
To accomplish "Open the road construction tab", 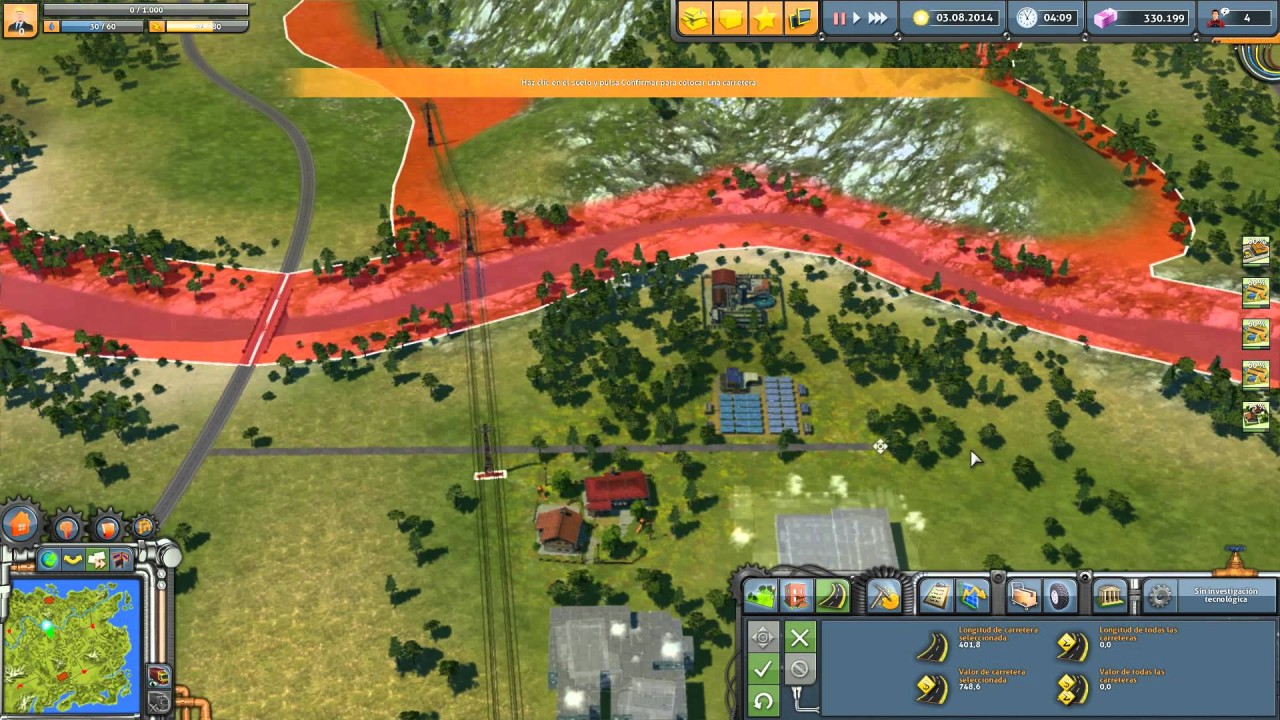I will tap(832, 596).
